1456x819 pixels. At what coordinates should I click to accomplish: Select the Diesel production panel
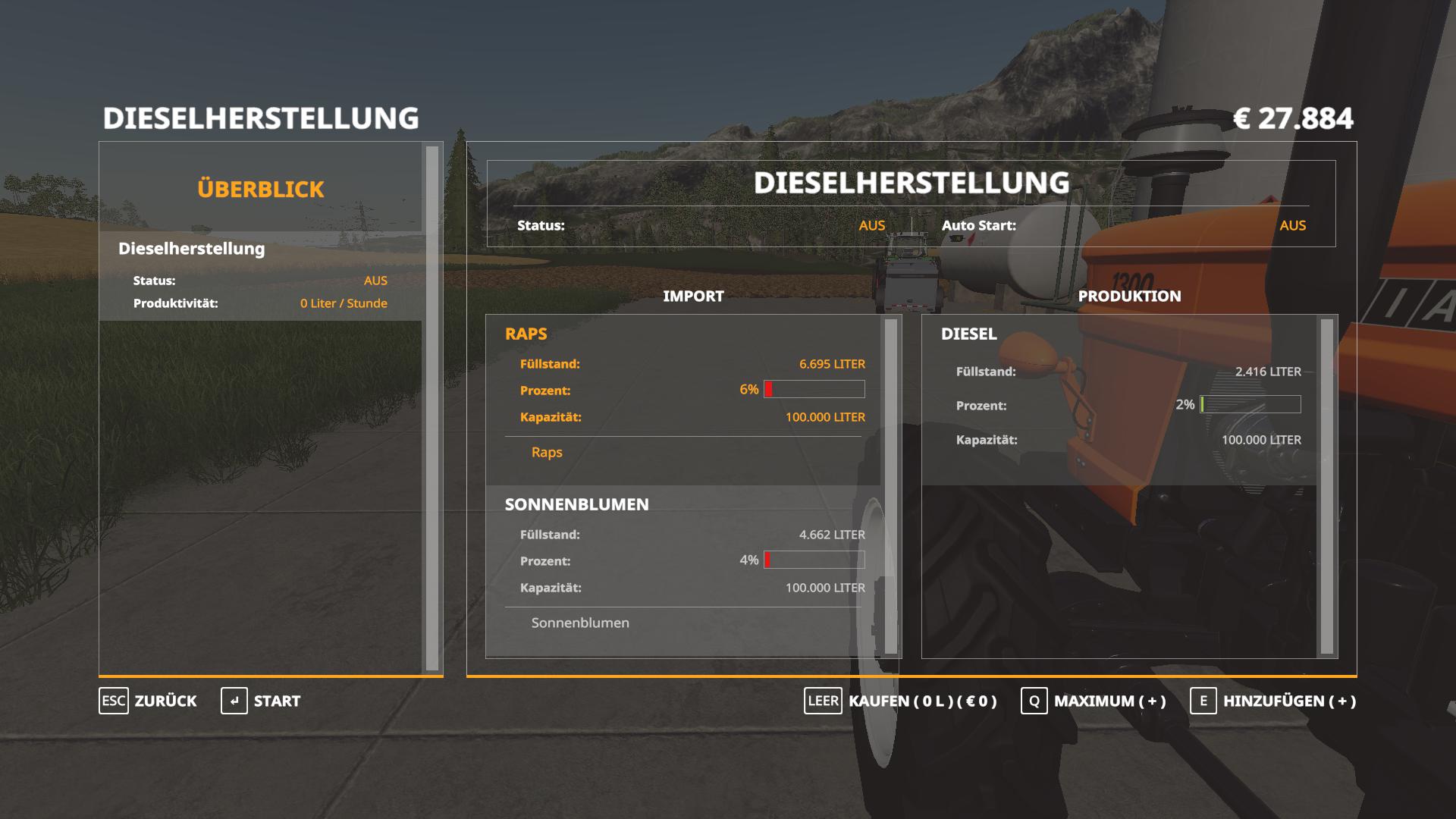[1119, 400]
